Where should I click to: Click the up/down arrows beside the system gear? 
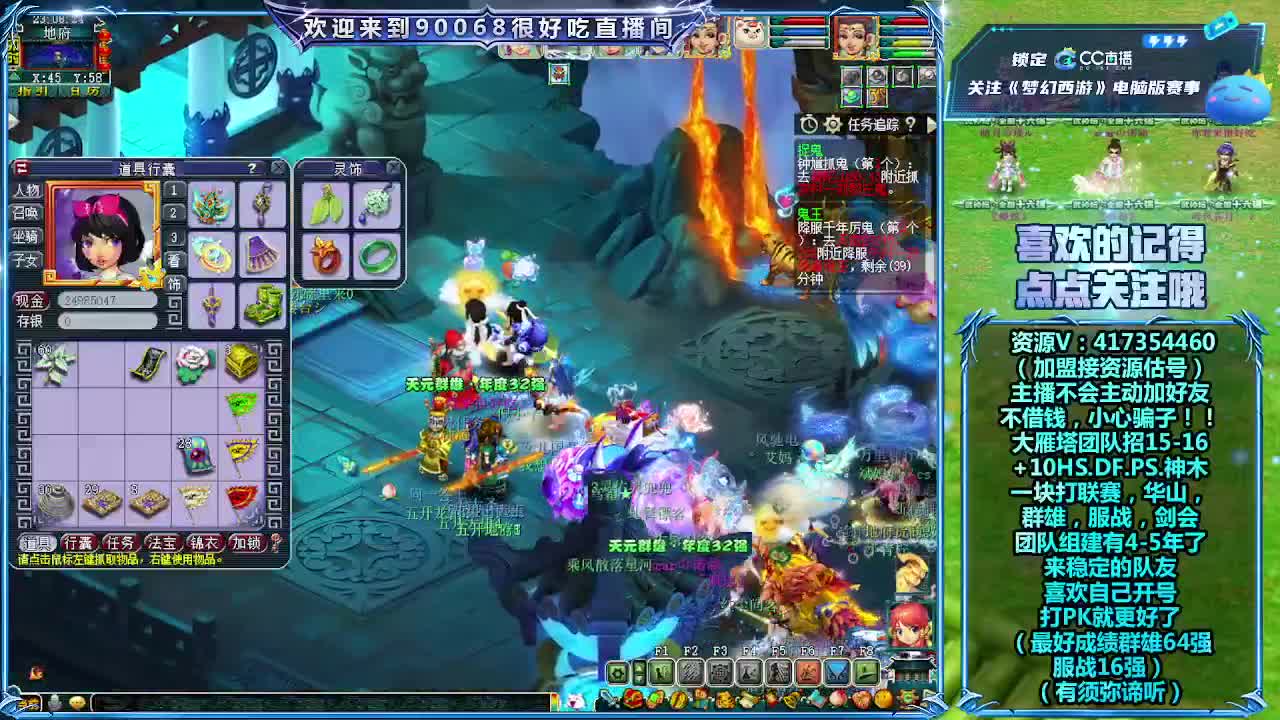(x=639, y=672)
